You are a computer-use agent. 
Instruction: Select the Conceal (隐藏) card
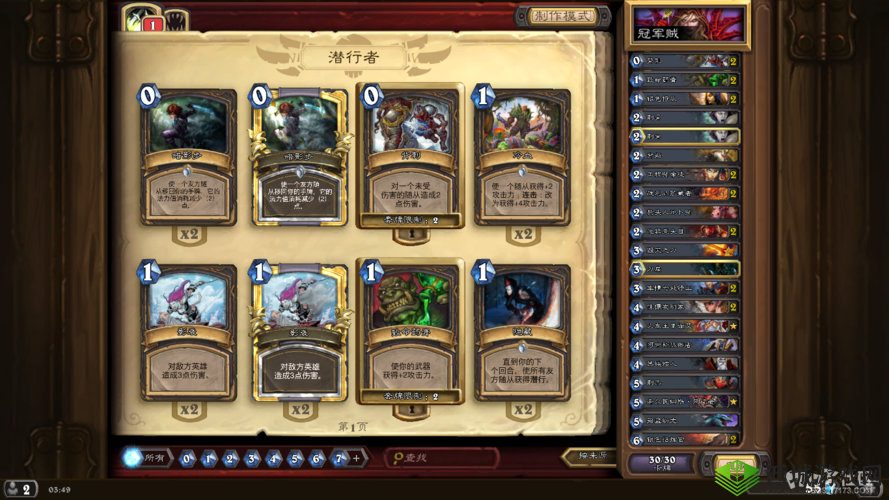pyautogui.click(x=522, y=335)
